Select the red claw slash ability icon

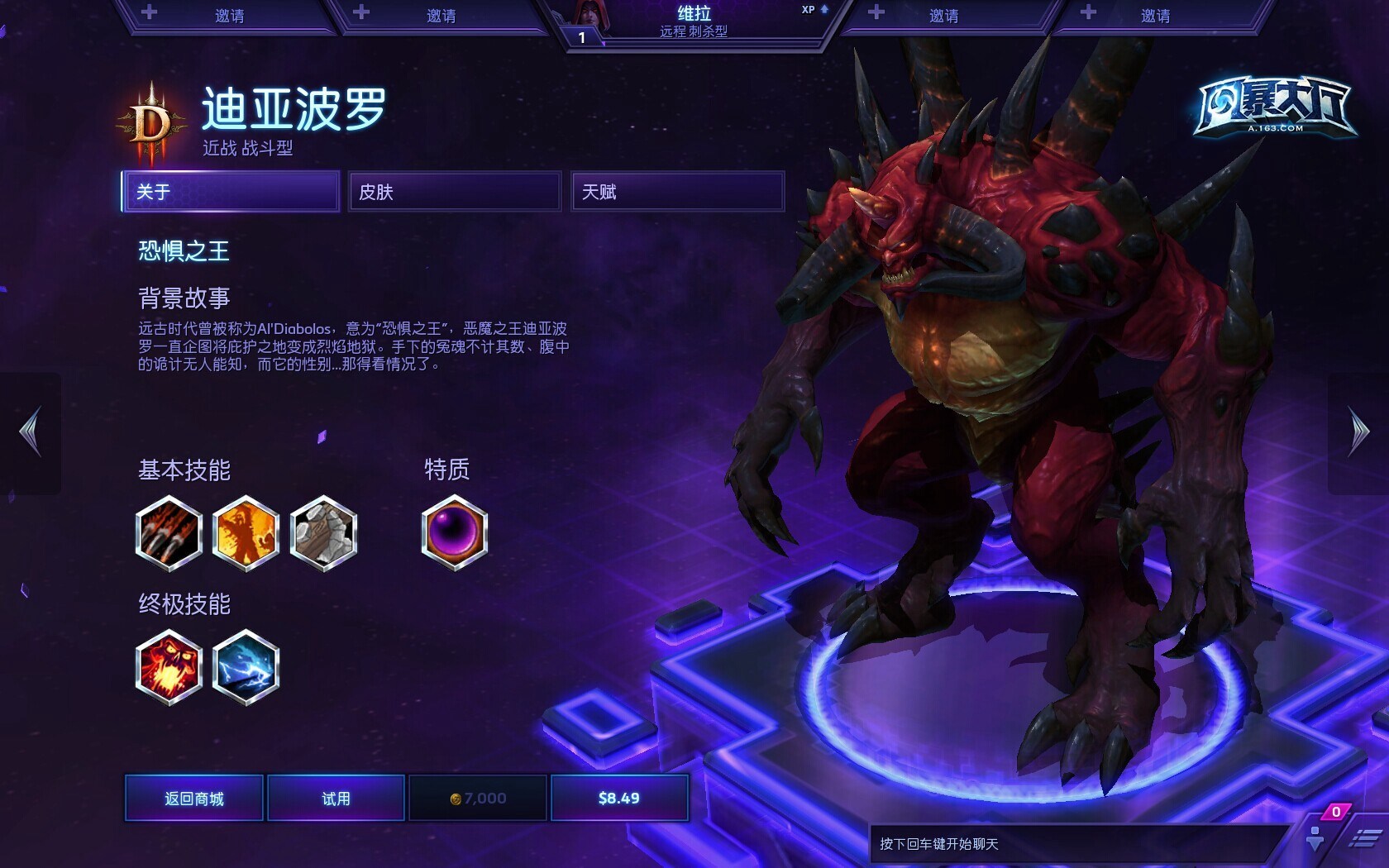point(169,533)
